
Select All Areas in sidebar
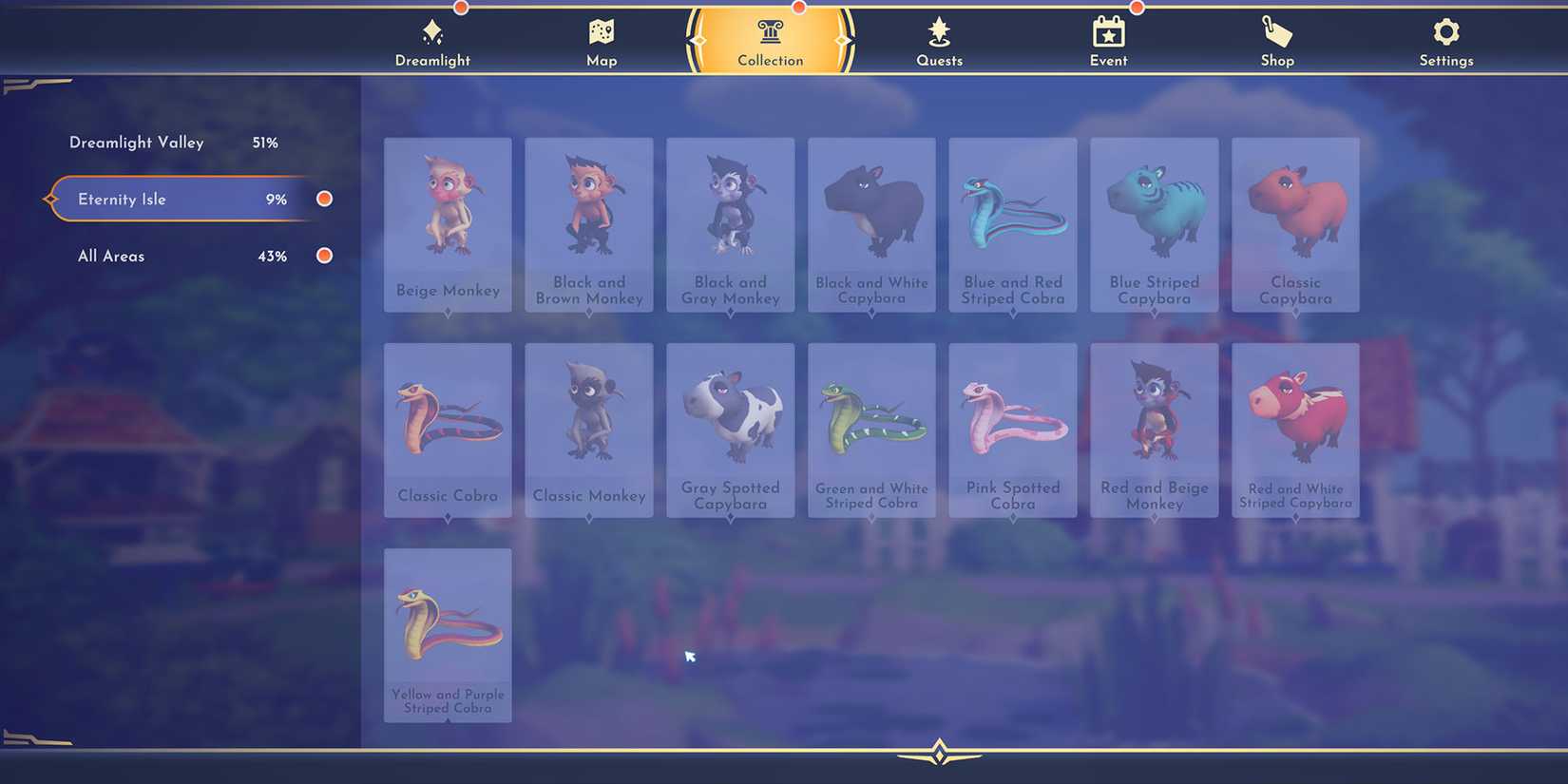click(111, 256)
